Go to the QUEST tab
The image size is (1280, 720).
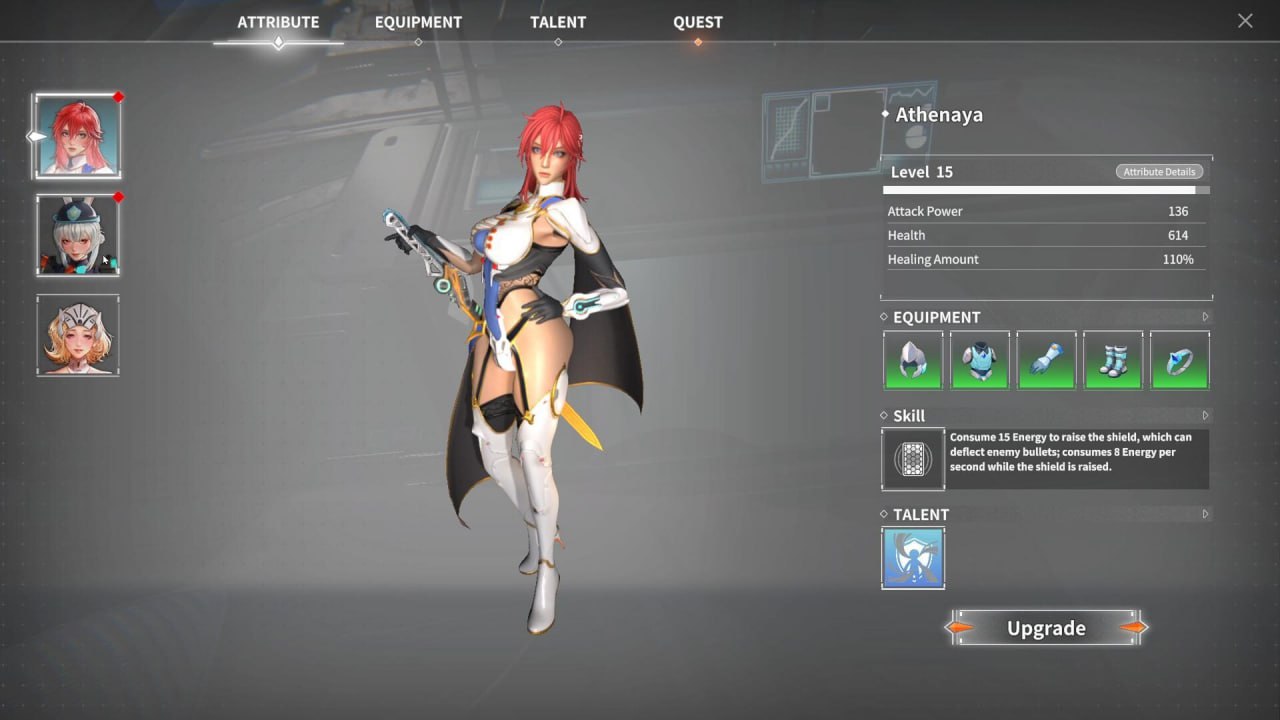point(697,21)
